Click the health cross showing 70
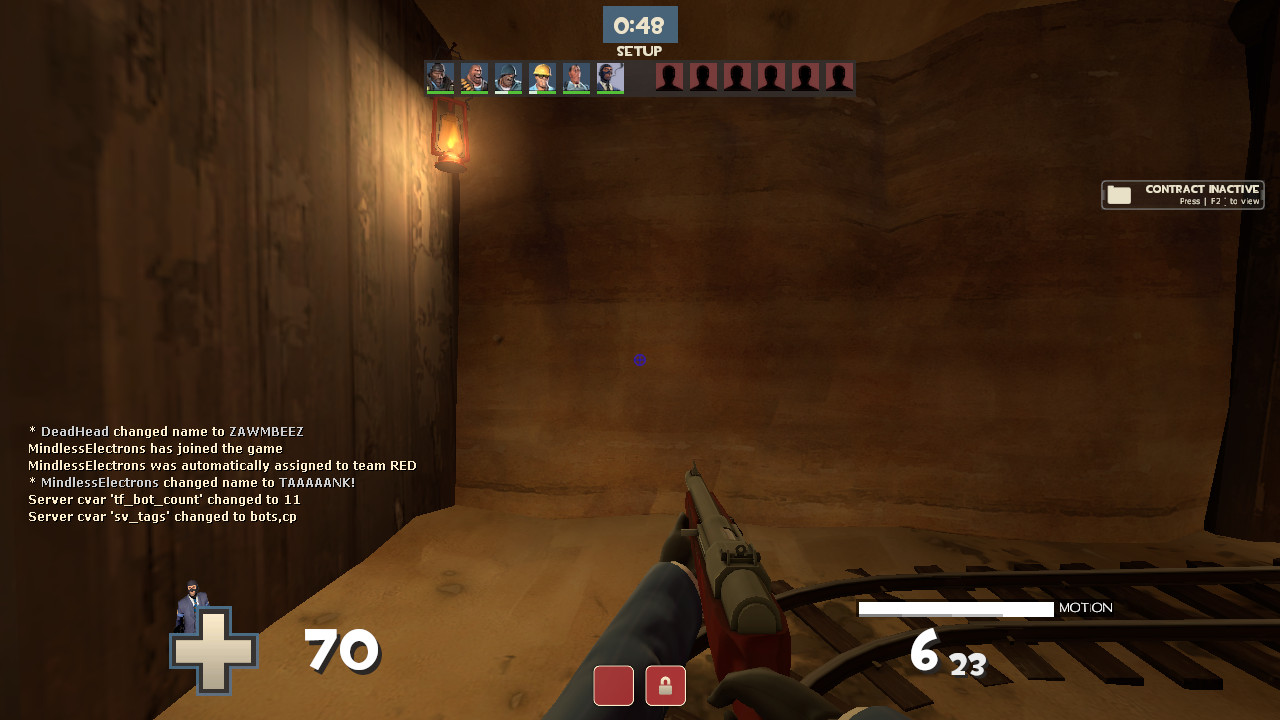 (x=213, y=650)
